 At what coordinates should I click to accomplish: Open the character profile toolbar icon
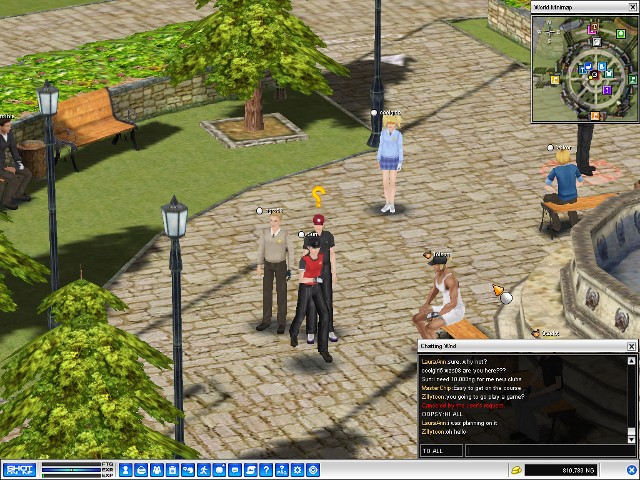[x=125, y=469]
